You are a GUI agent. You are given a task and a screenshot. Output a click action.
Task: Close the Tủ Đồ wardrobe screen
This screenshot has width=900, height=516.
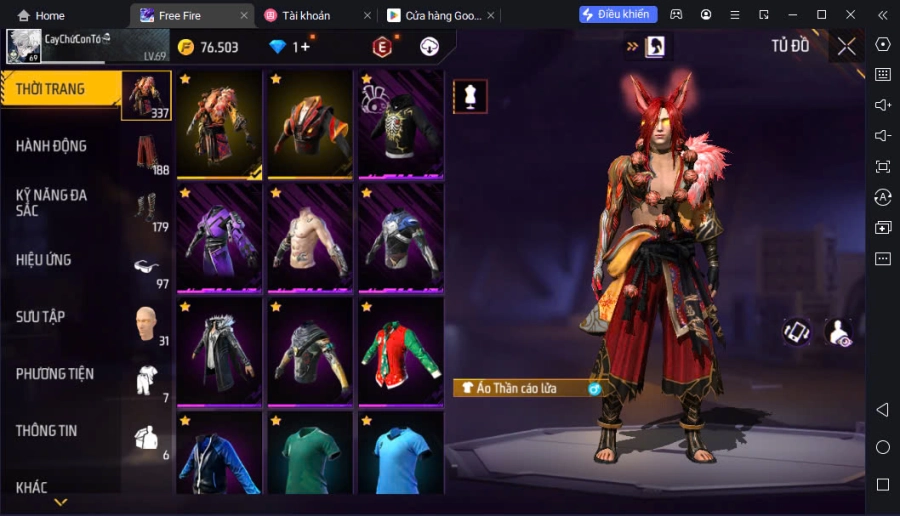pos(847,46)
